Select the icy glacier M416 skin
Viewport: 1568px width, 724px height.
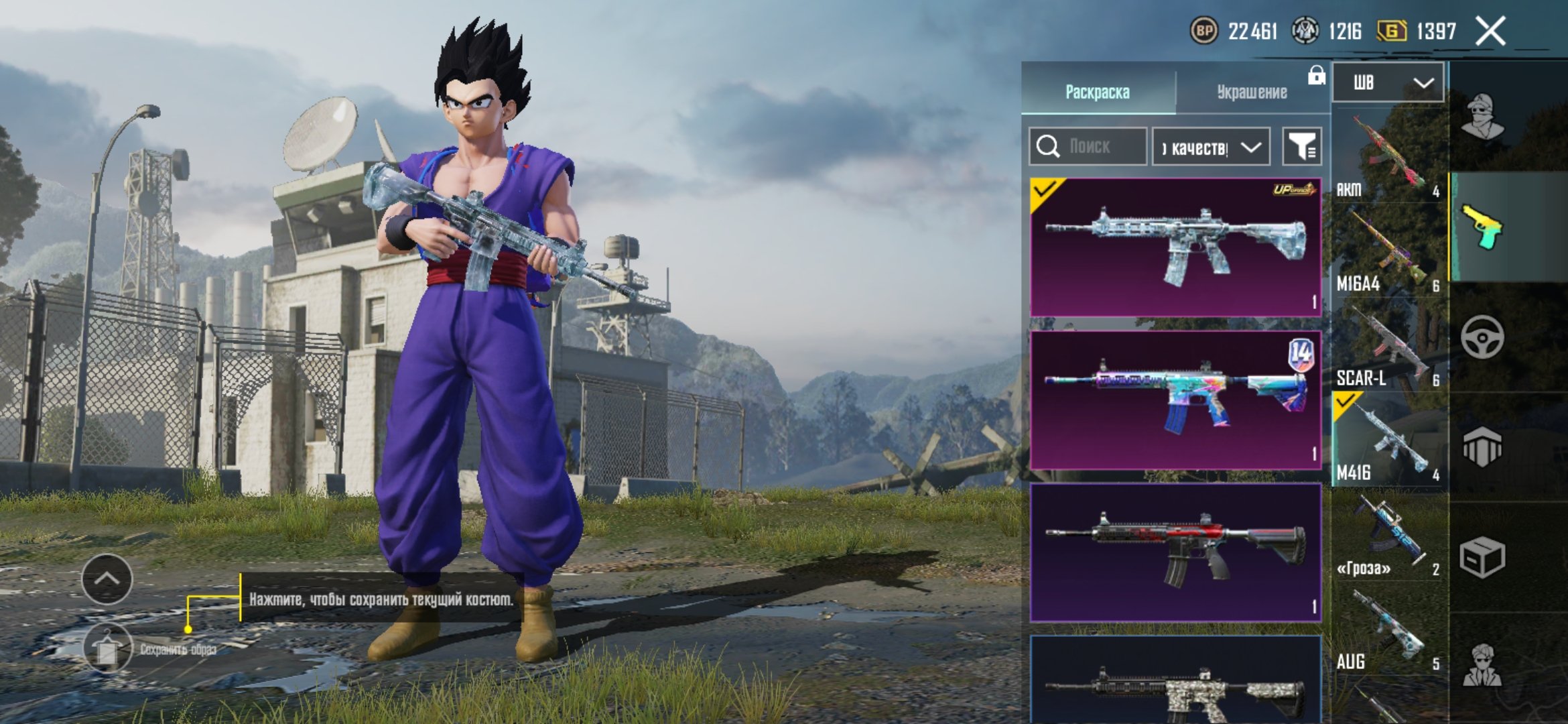pos(1175,247)
